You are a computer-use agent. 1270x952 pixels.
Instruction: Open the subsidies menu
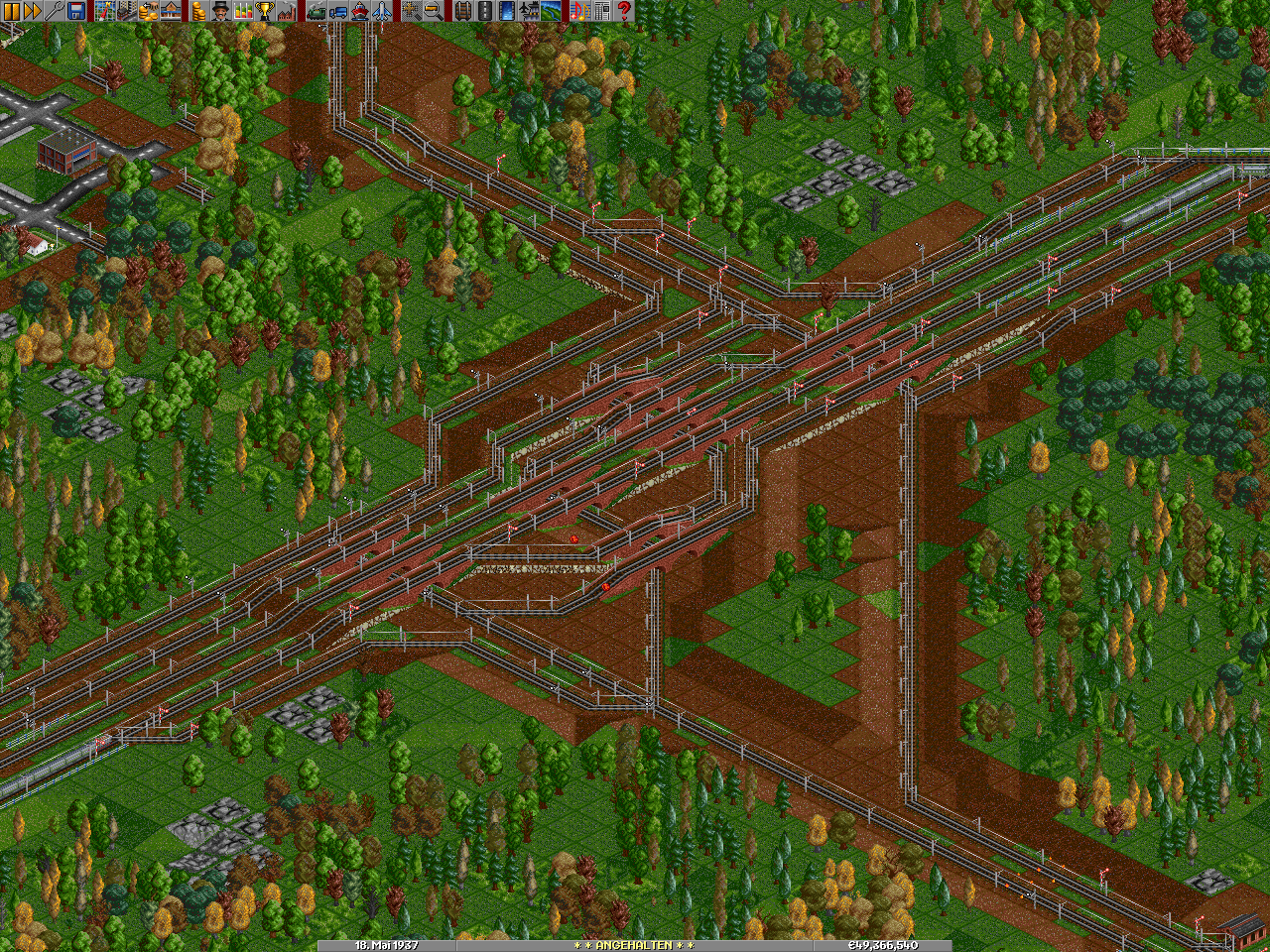(x=149, y=11)
